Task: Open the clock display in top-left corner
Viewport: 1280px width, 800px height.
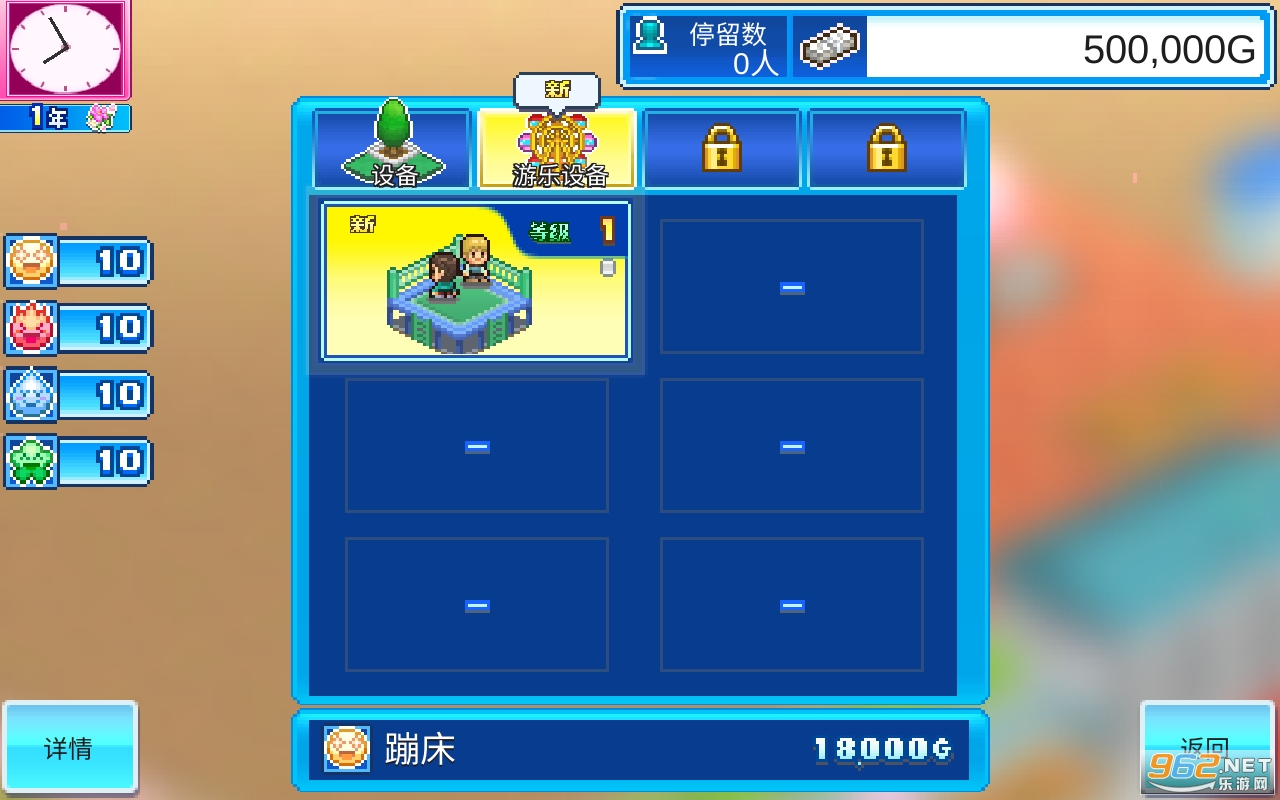Action: point(65,48)
